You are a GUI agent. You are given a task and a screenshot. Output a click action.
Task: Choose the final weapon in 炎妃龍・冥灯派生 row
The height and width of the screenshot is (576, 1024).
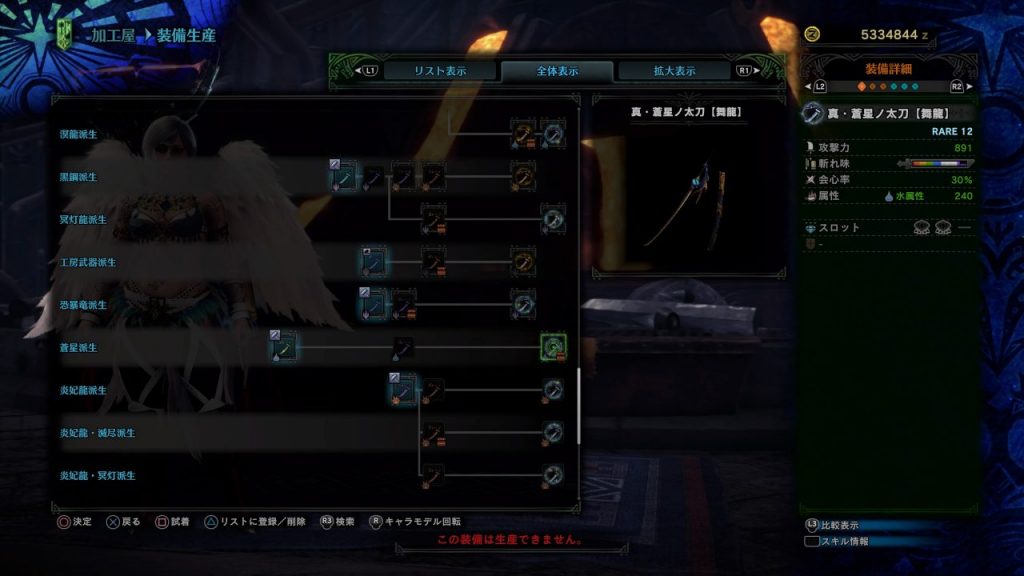[x=554, y=475]
